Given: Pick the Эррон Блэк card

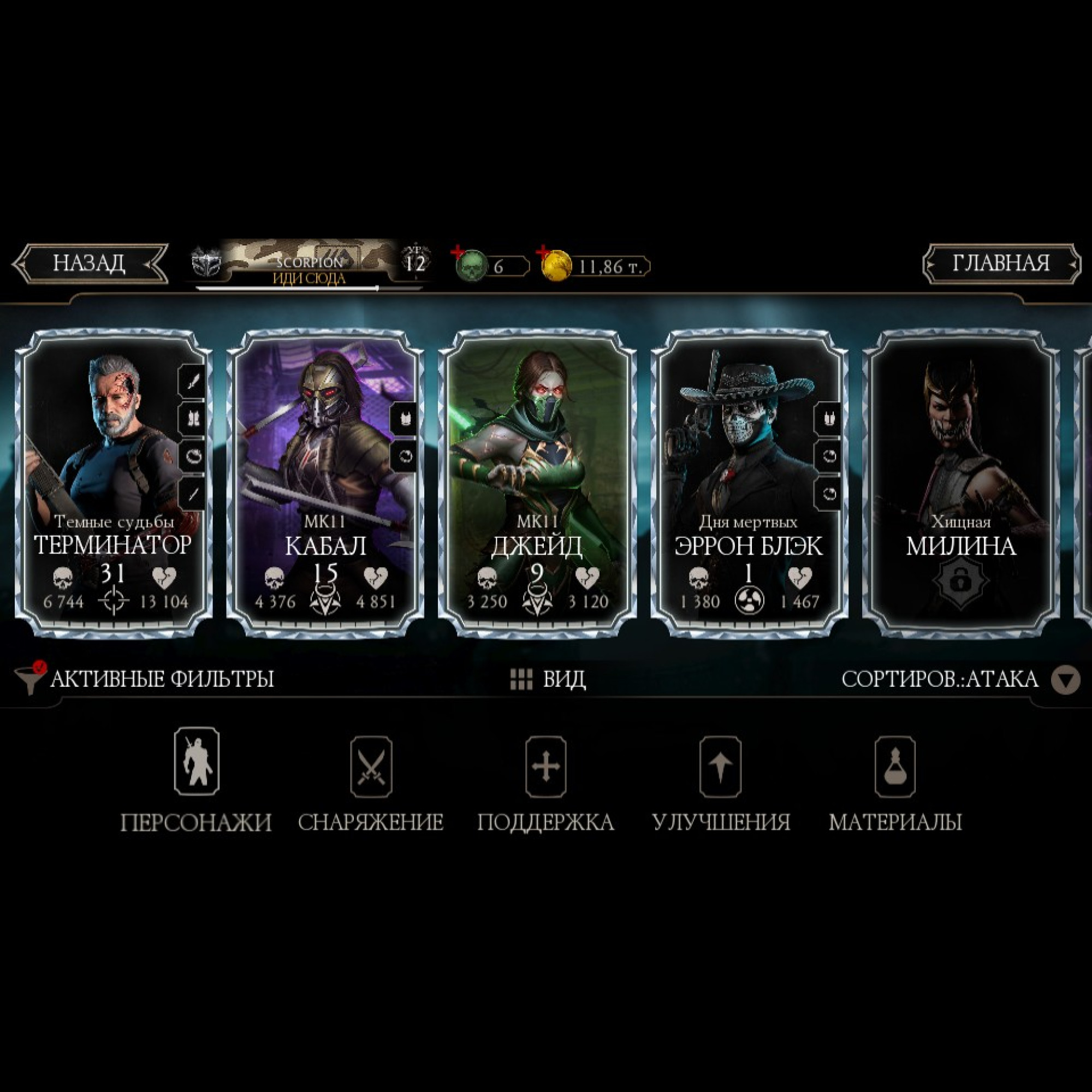Looking at the screenshot, I should coord(749,483).
